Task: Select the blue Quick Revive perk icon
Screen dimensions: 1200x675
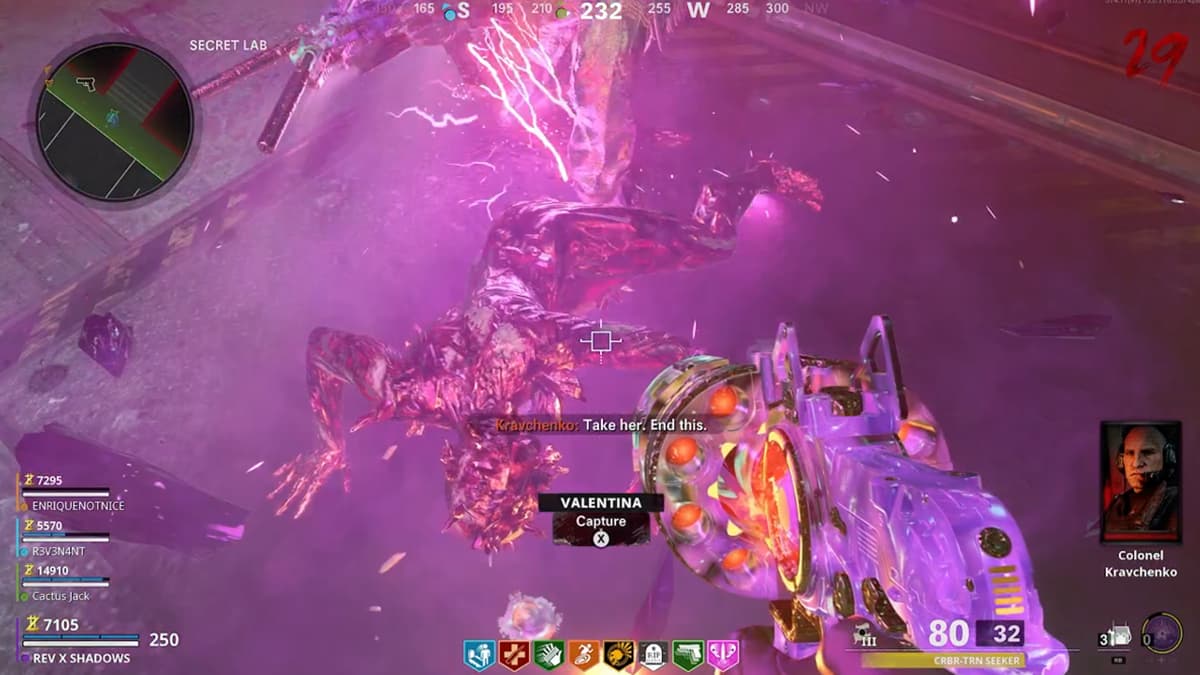Action: click(x=480, y=656)
